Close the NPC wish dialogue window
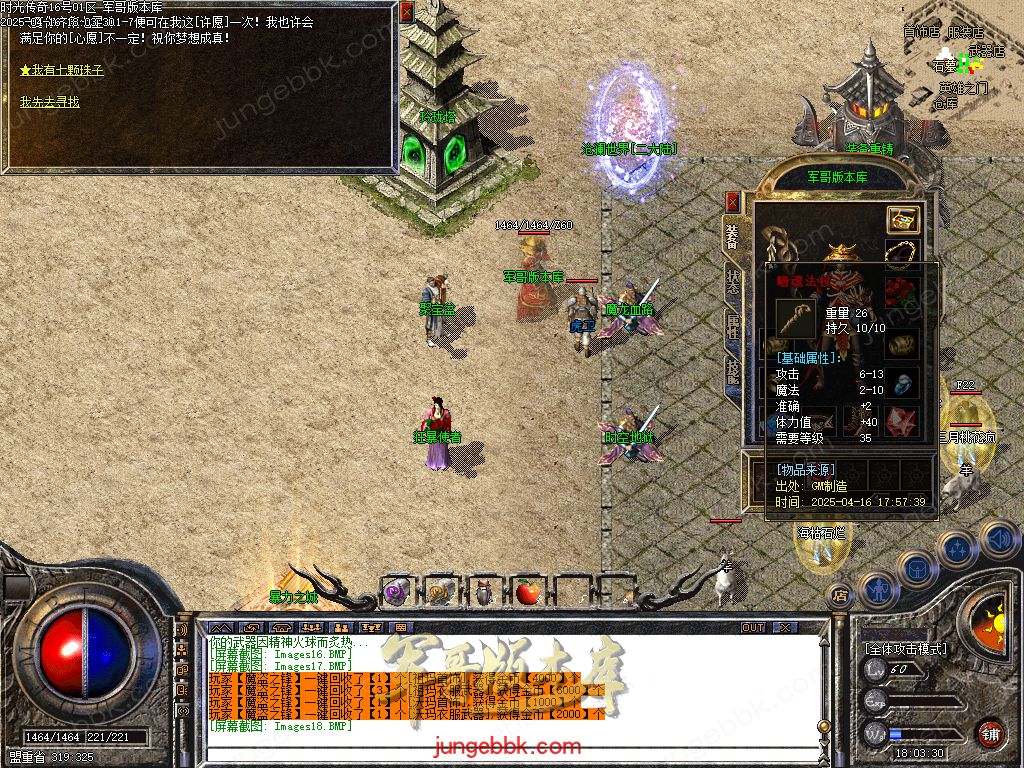 pyautogui.click(x=406, y=12)
